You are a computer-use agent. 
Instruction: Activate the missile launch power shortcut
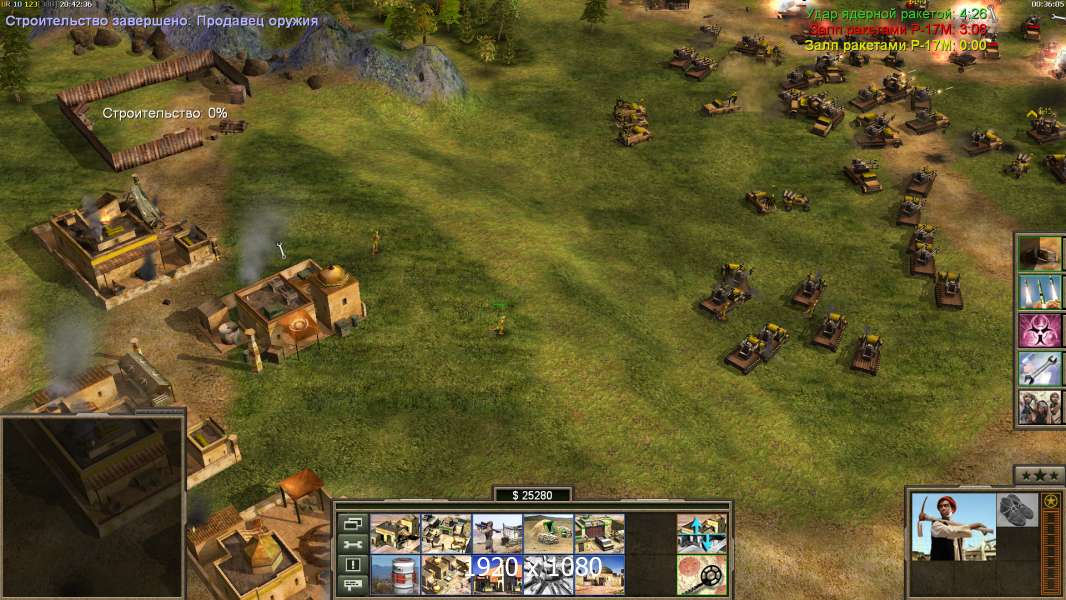pos(1040,292)
